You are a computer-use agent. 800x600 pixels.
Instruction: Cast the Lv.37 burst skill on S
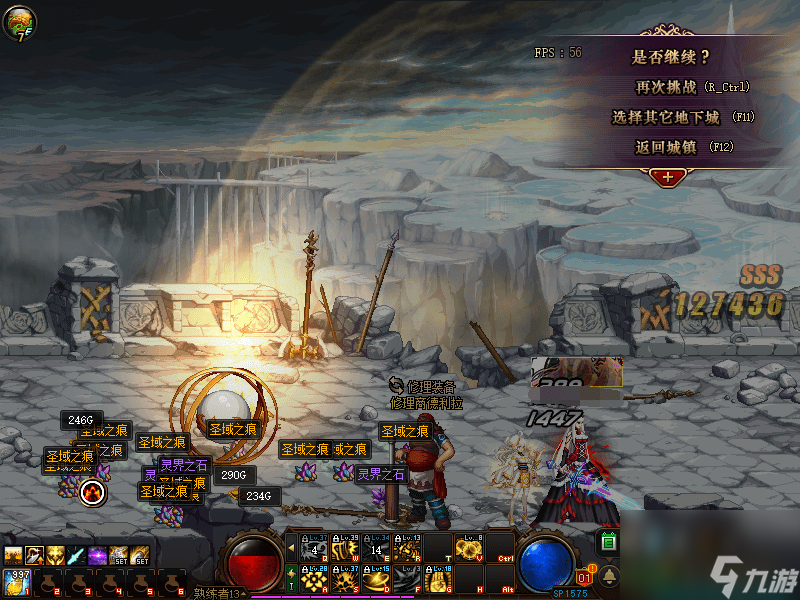coord(346,579)
